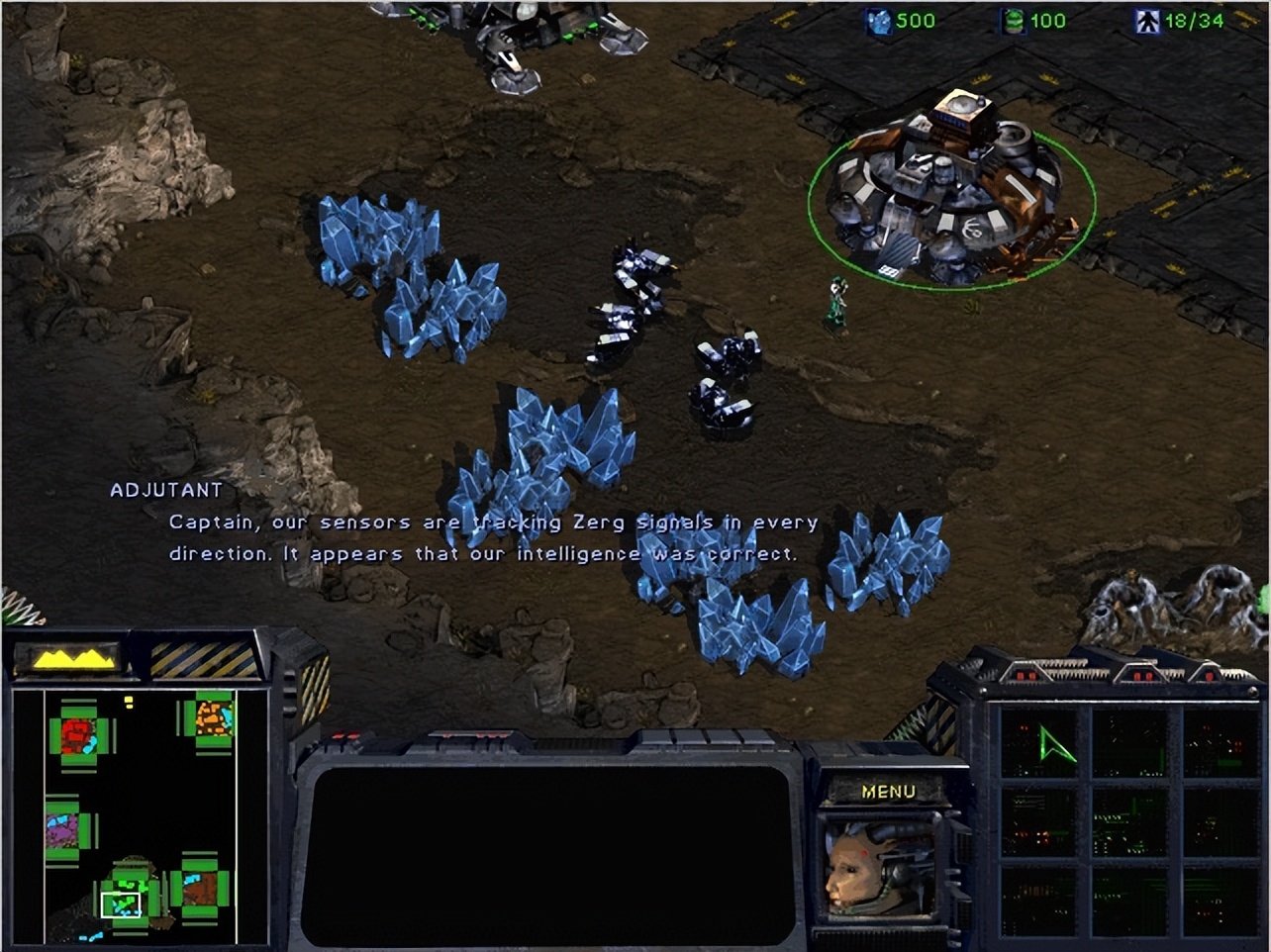Click the vespene gas icon in top bar

coord(1012,20)
